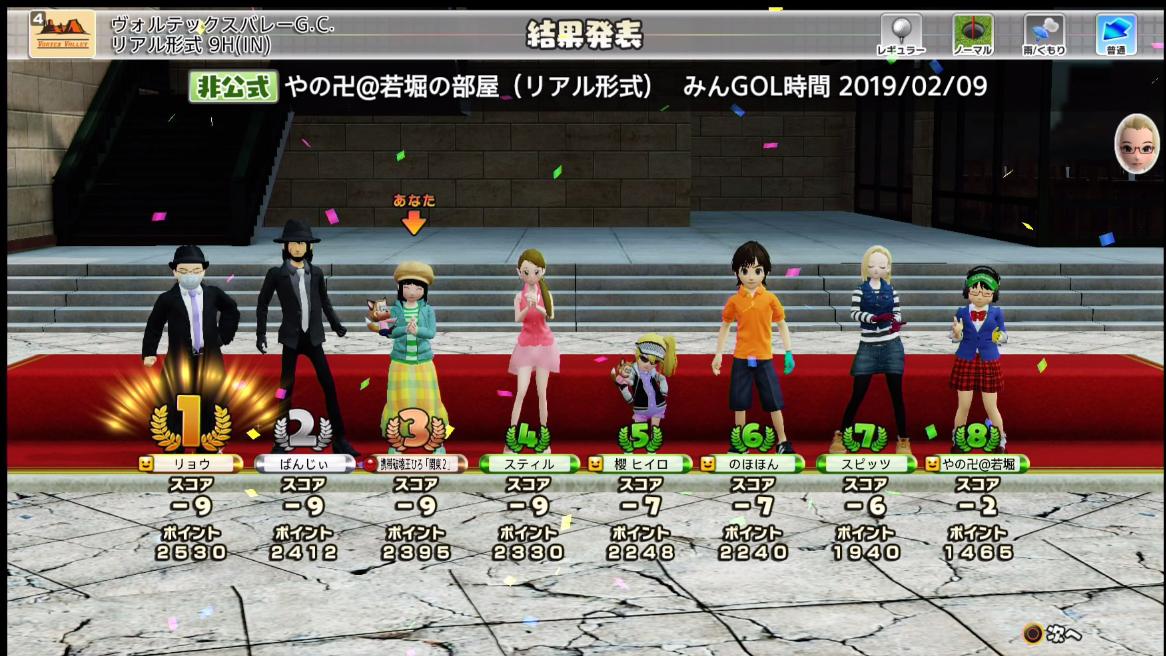Screen dimensions: 1166x656
Task: Select the ノーマル hole cup icon
Action: point(972,34)
